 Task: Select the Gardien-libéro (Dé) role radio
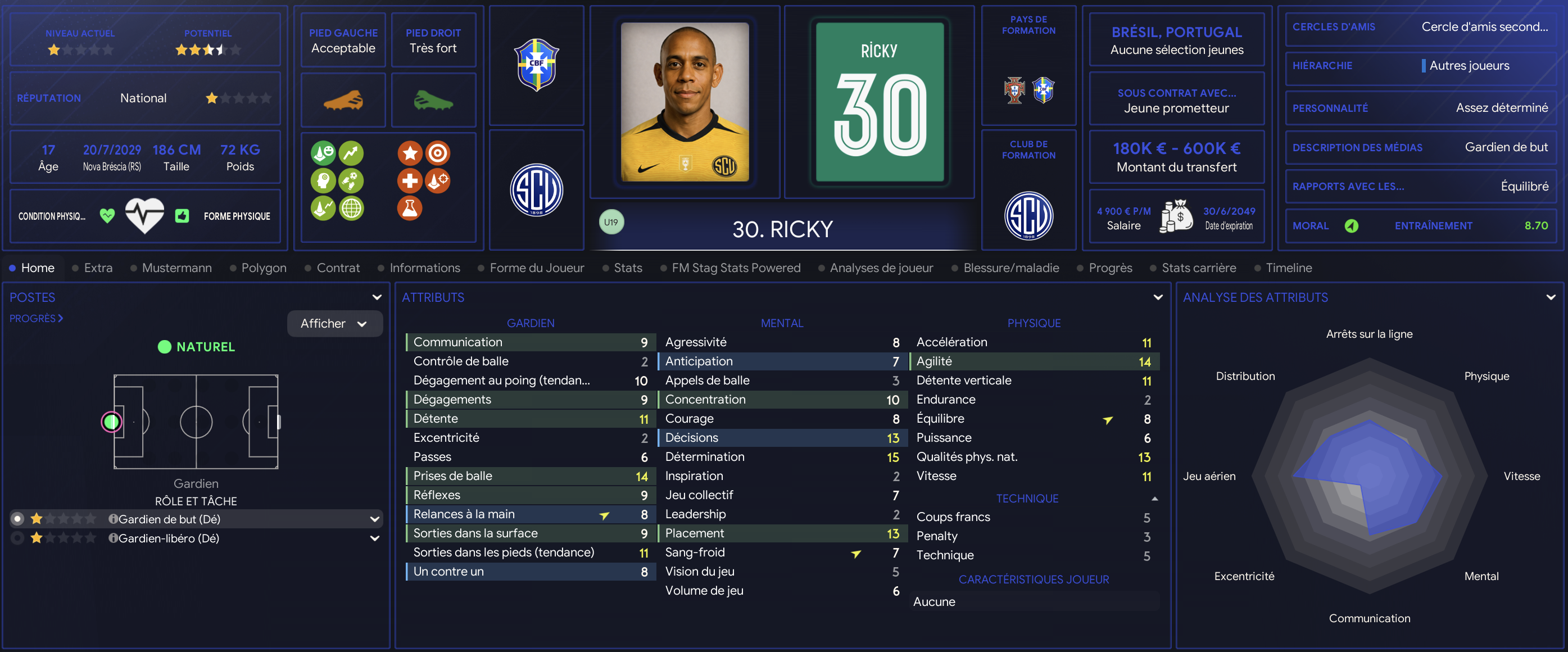point(17,538)
